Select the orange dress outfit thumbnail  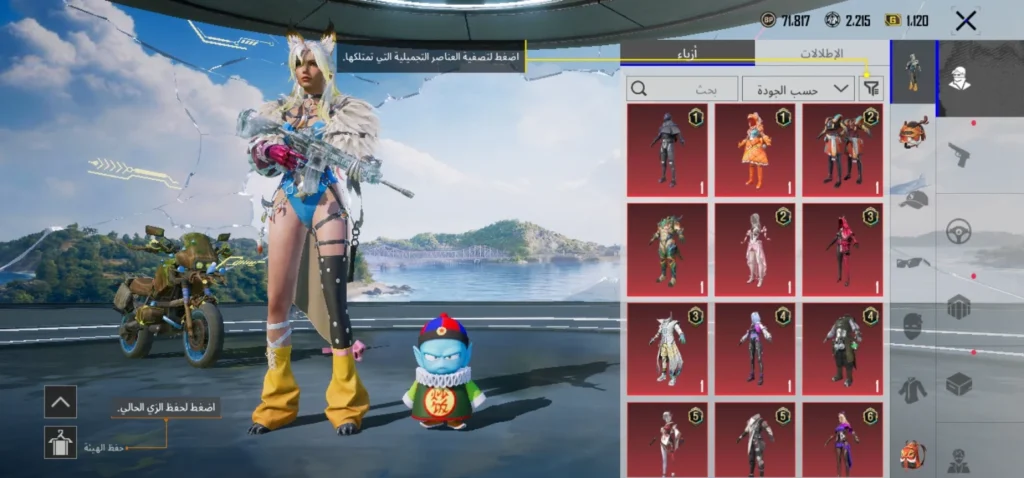(754, 150)
